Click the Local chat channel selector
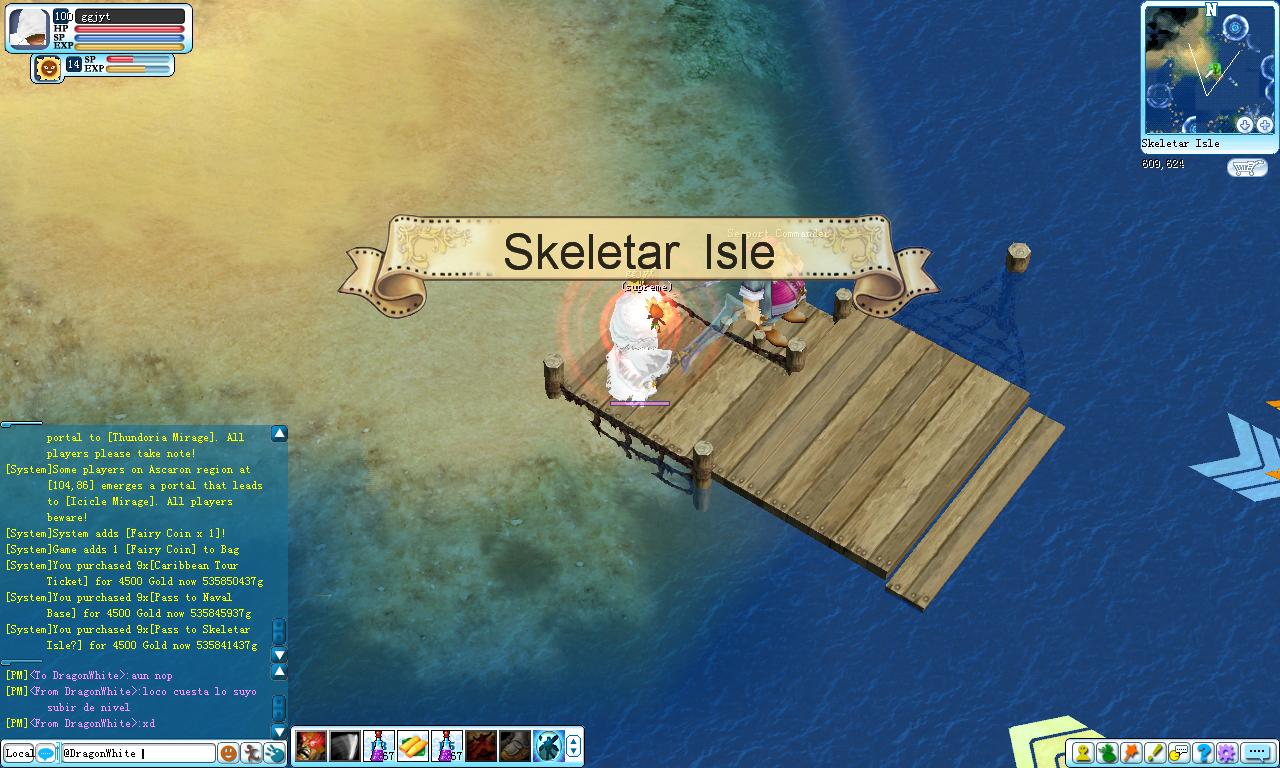The width and height of the screenshot is (1280, 768). coord(19,753)
